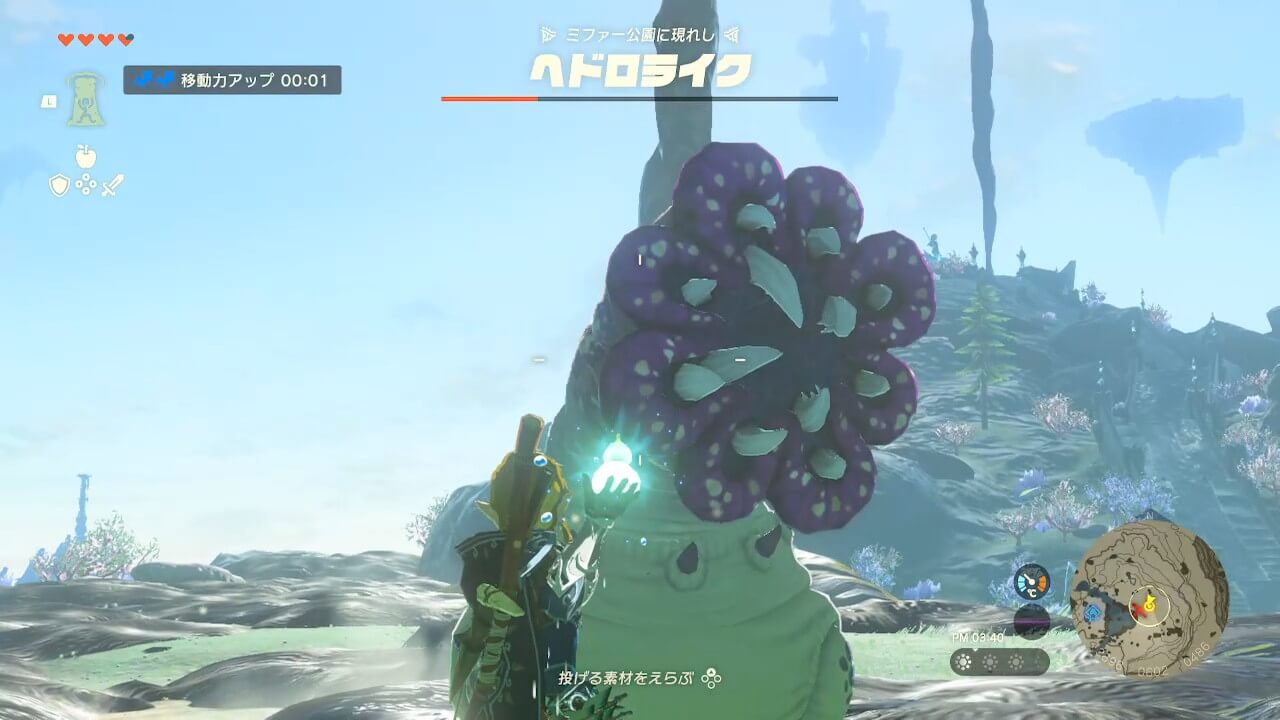Open the sunny weather forecast bar
1280x720 pixels.
(x=999, y=662)
